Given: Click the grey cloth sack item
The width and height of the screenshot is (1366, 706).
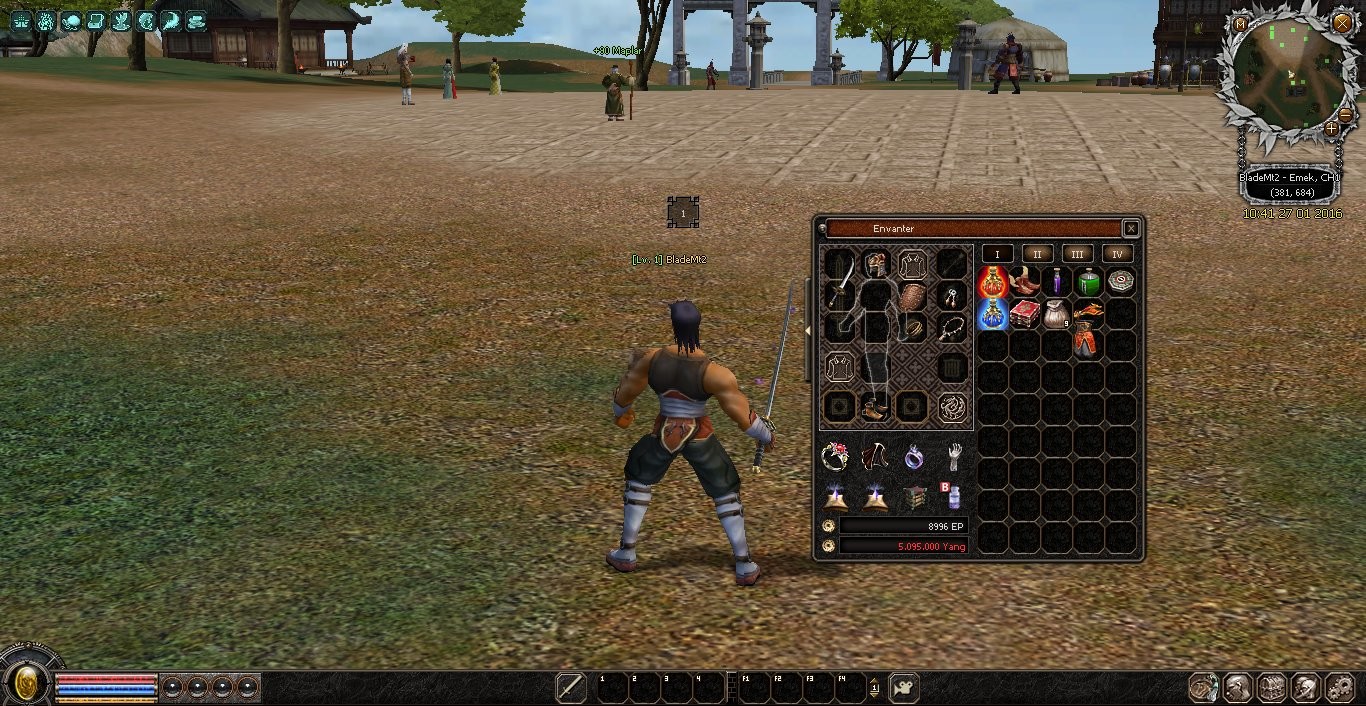Looking at the screenshot, I should (1057, 314).
